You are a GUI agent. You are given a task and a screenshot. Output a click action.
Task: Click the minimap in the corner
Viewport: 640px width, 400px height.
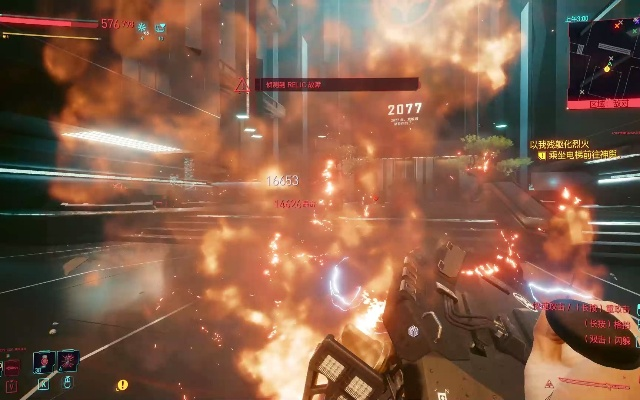[x=603, y=59]
